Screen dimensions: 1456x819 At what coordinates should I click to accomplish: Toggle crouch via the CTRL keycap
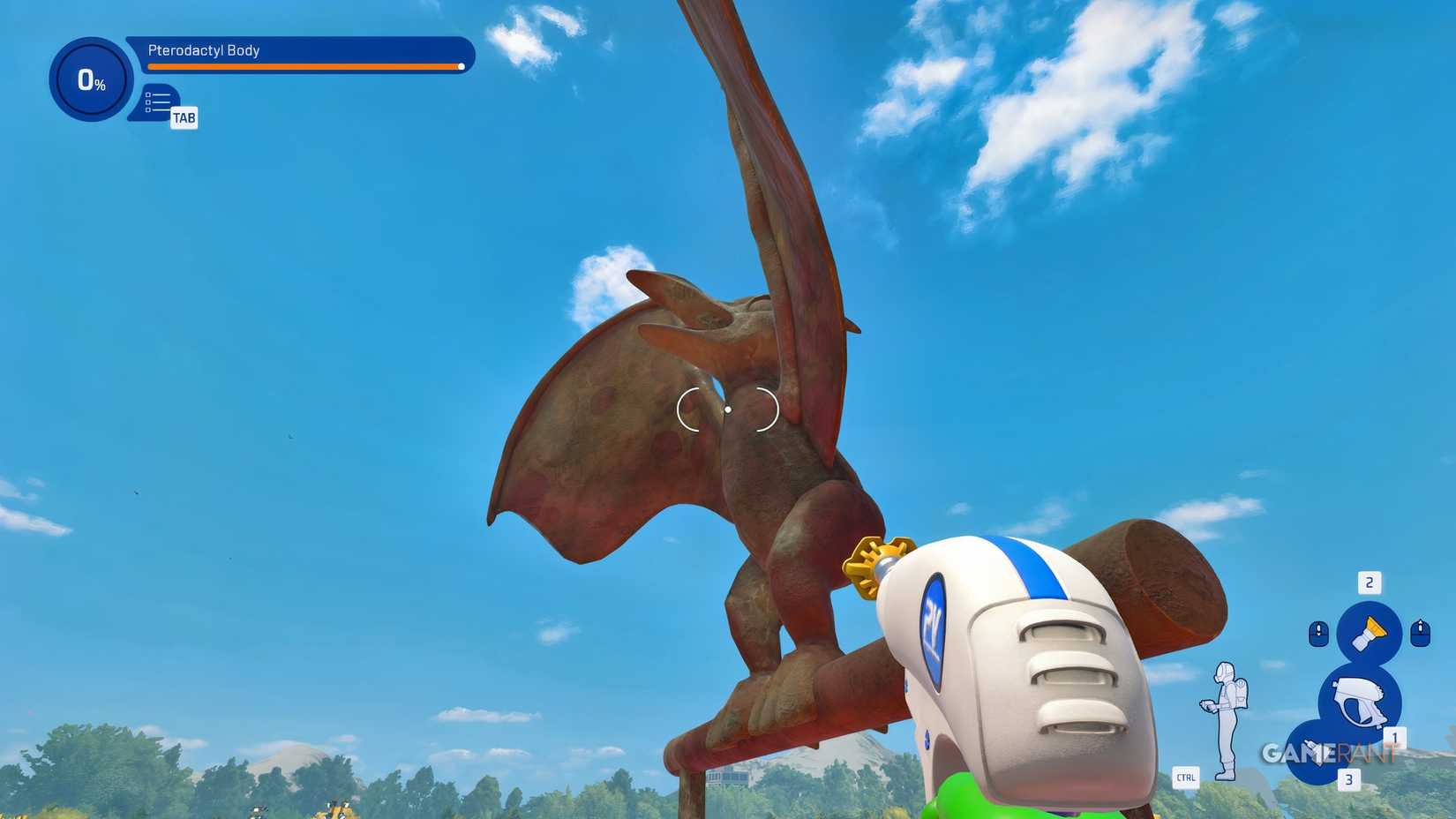point(1187,778)
